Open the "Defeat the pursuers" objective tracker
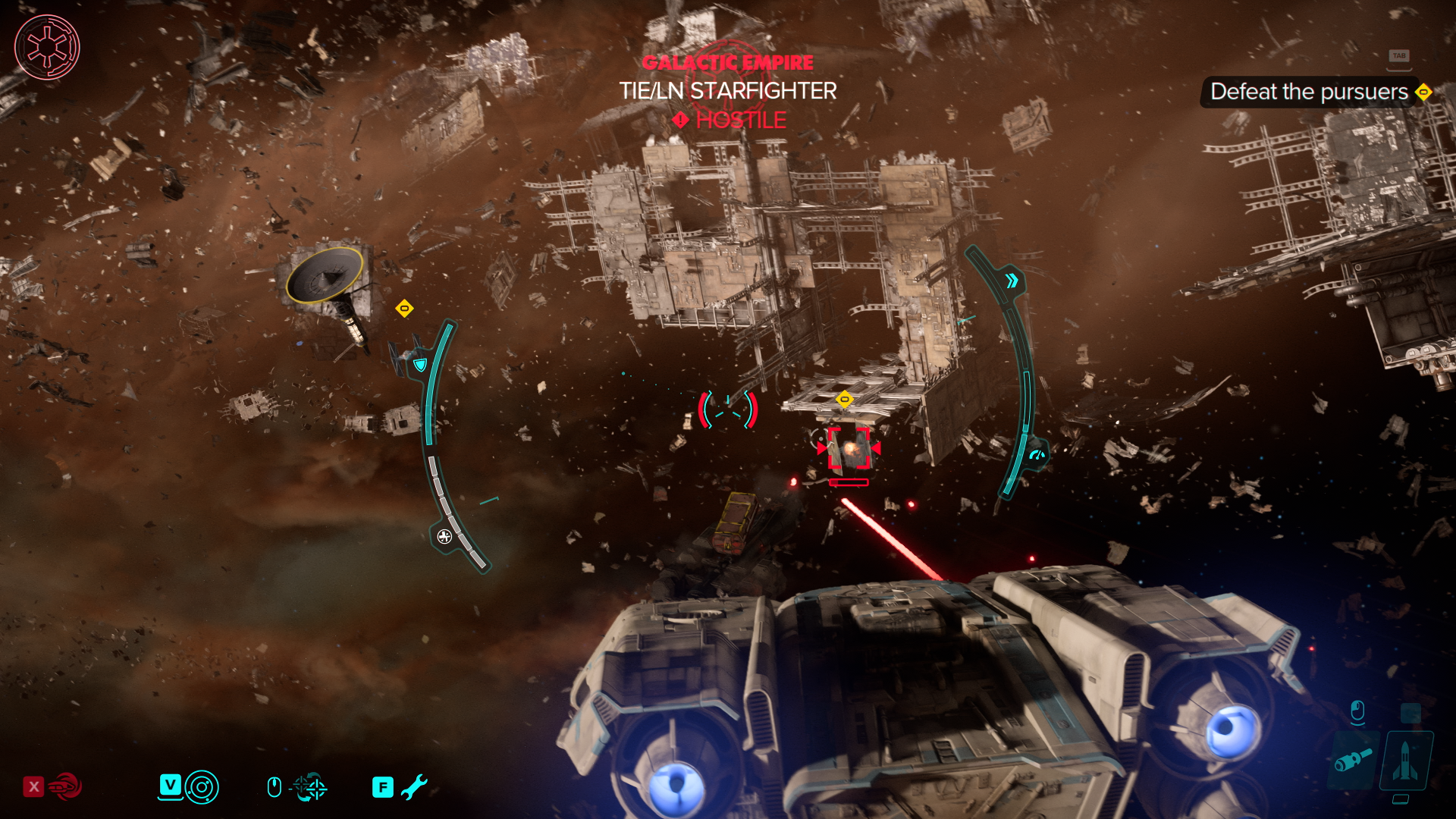This screenshot has width=1456, height=819. point(1309,92)
